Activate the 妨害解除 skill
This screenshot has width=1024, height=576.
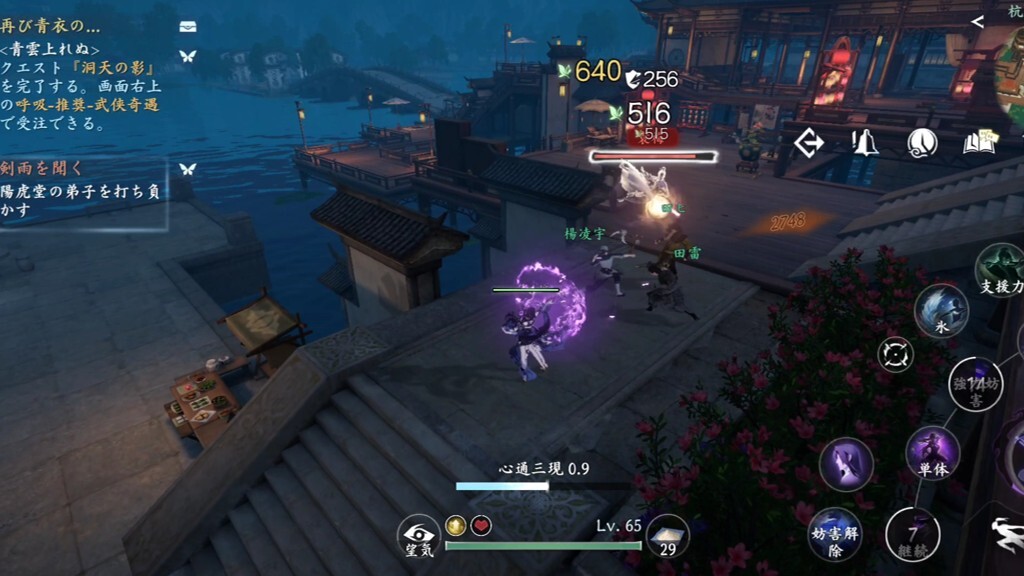pos(833,535)
